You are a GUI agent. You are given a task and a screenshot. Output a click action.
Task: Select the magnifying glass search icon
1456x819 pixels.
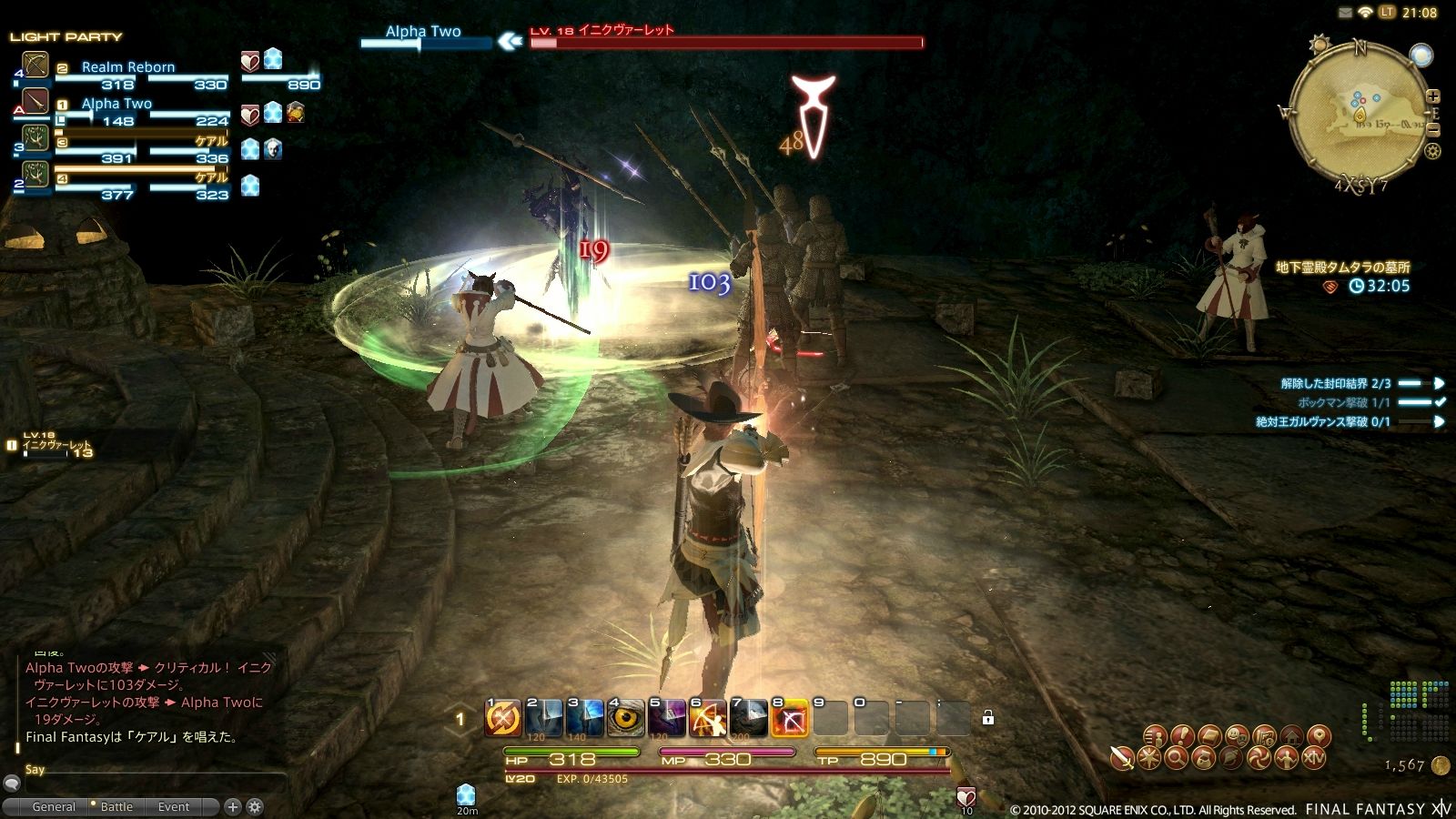tap(1177, 759)
